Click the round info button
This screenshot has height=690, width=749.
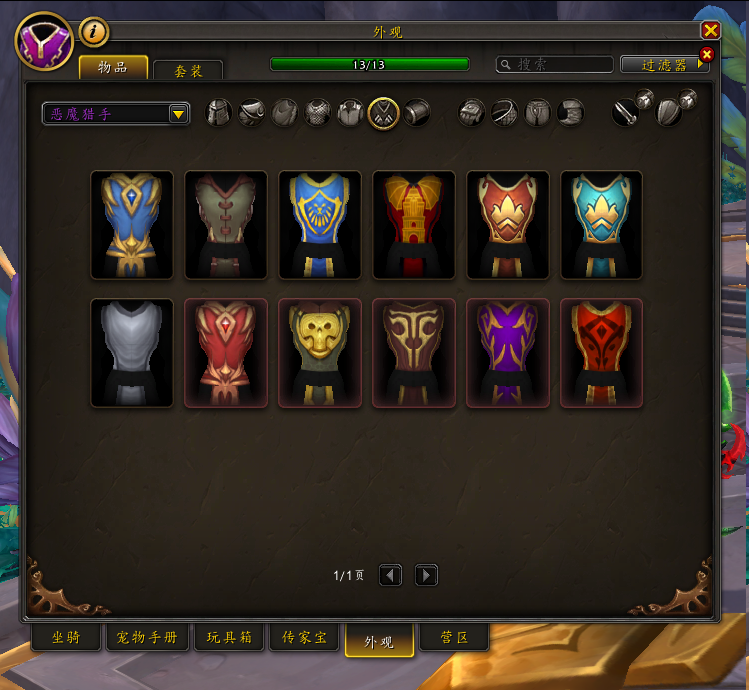93,32
